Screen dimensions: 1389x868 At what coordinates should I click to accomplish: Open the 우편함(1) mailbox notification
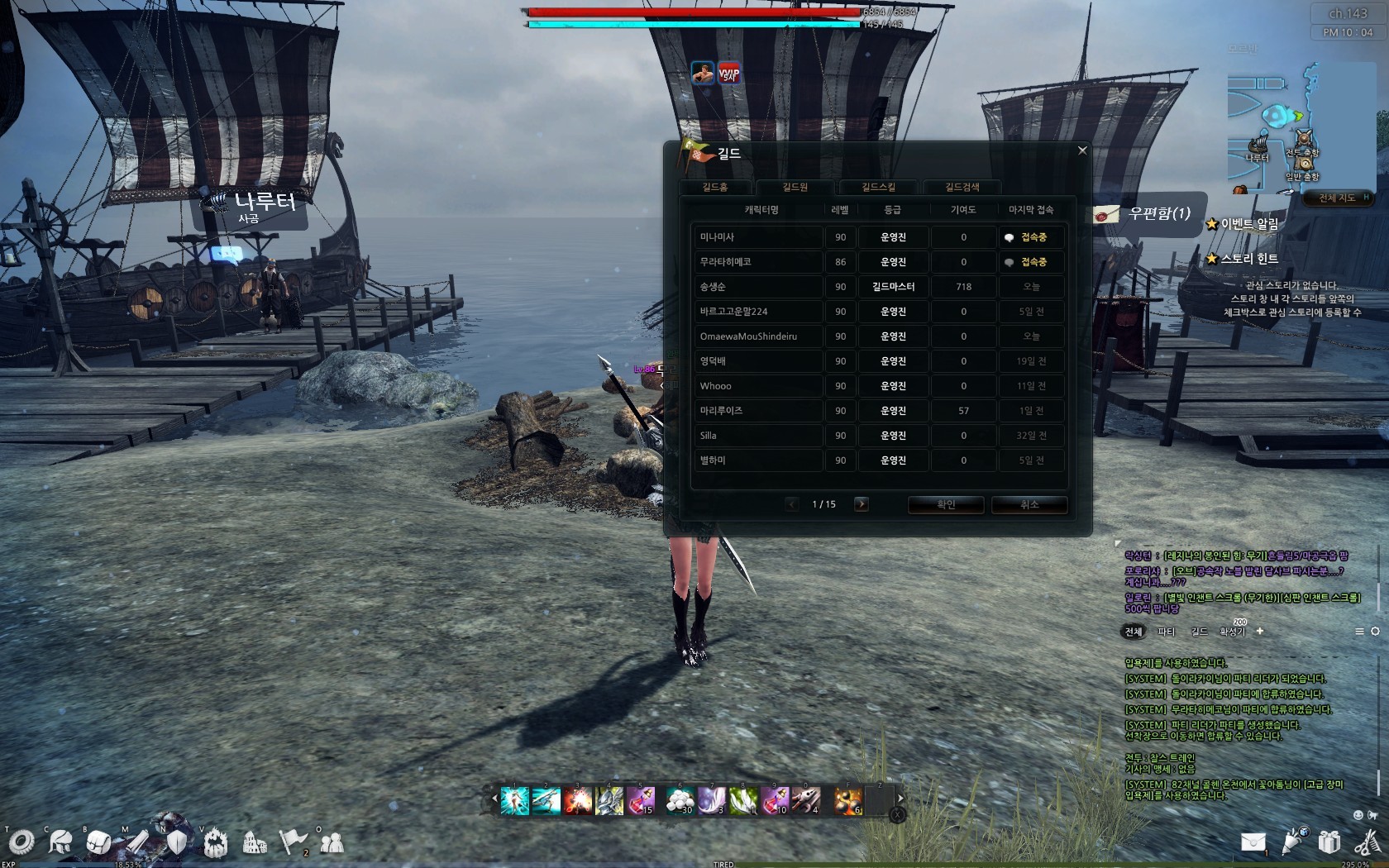point(1149,214)
